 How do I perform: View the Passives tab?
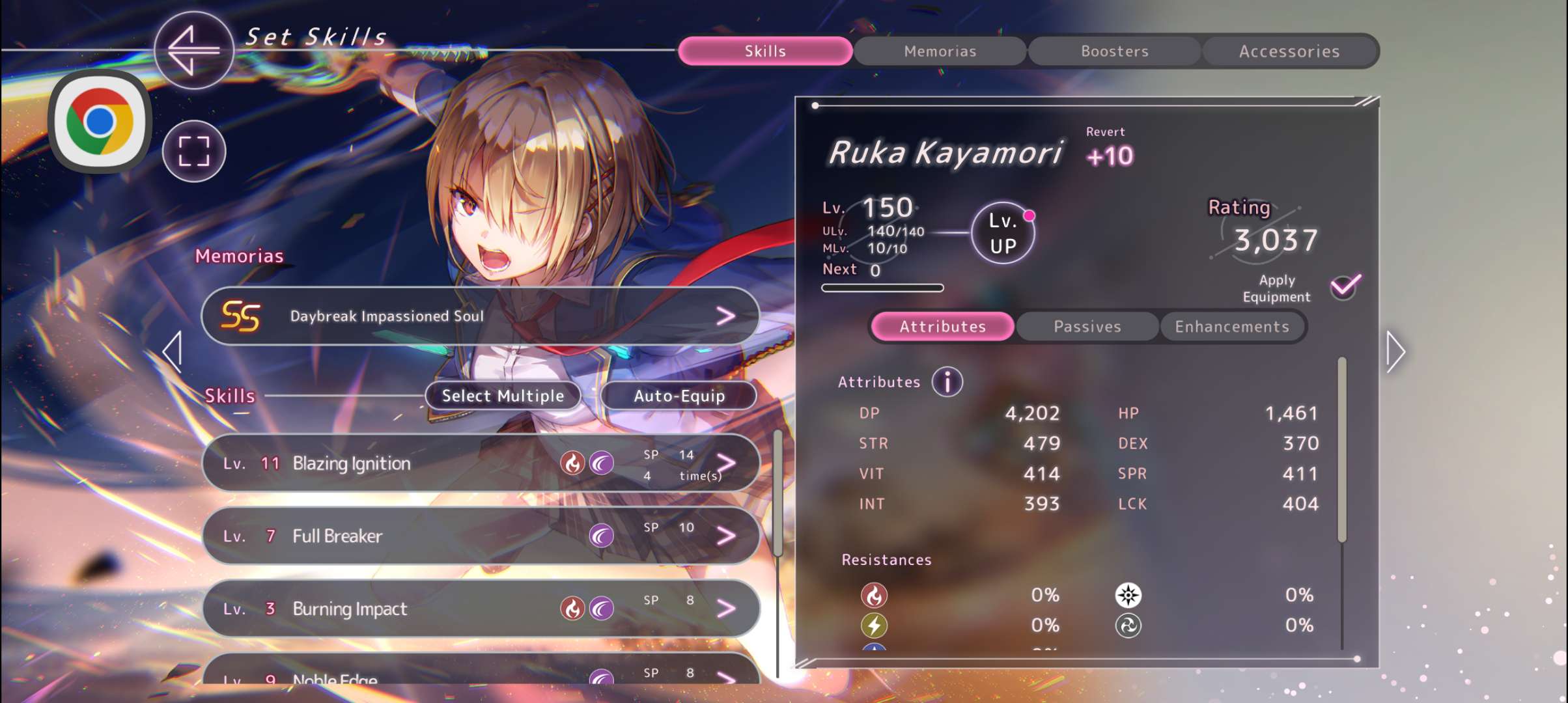(x=1087, y=327)
